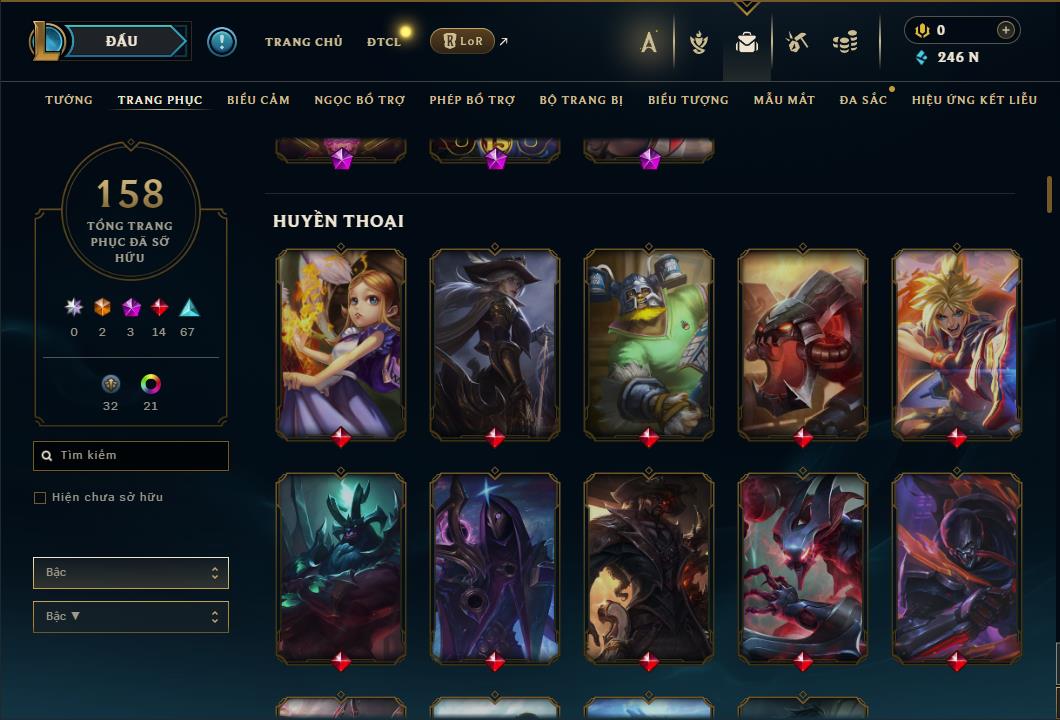Open the Bậc filter dropdown
The width and height of the screenshot is (1060, 720).
pyautogui.click(x=131, y=573)
